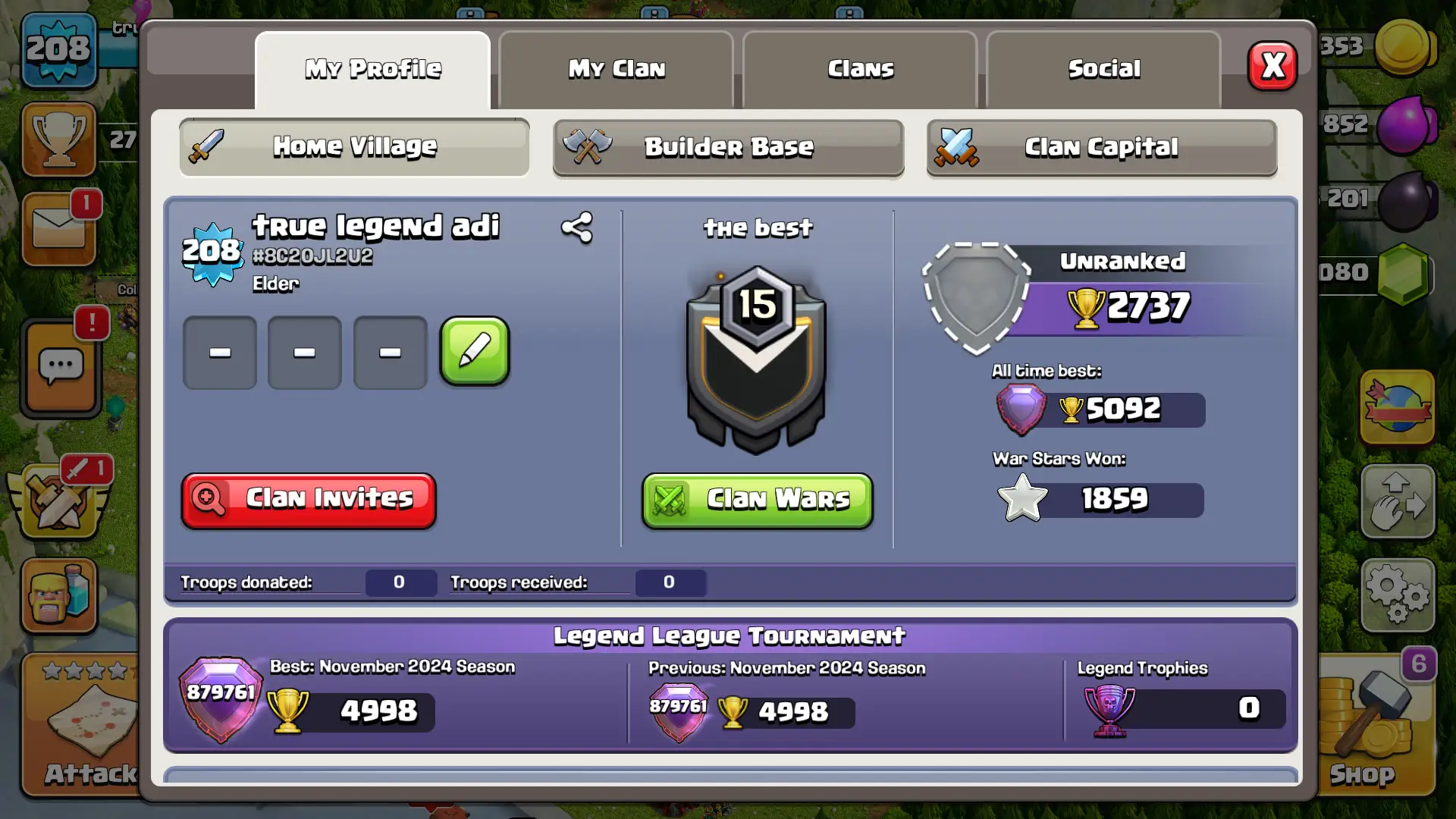Viewport: 1456px width, 819px height.
Task: Select the edit pencil icon
Action: [473, 351]
